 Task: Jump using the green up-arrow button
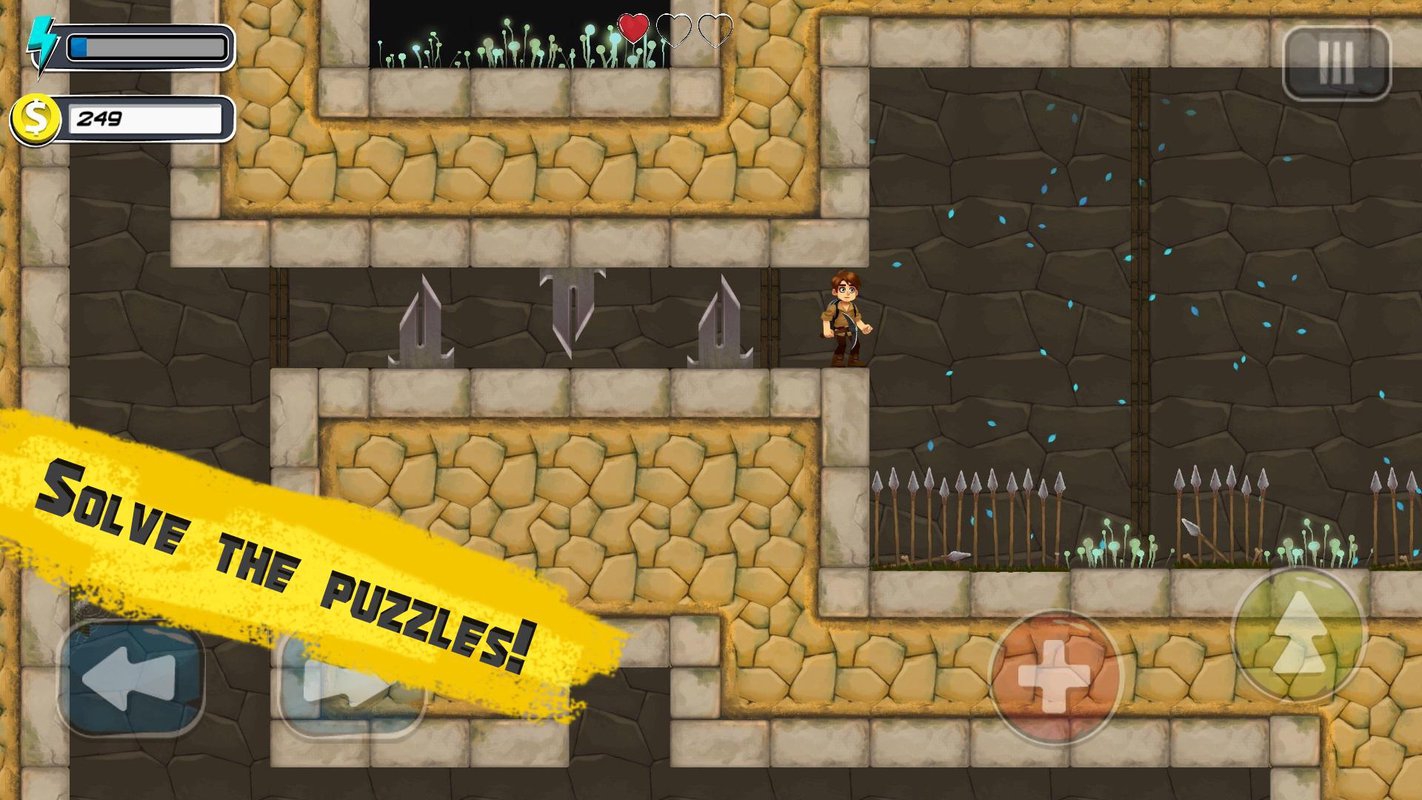coord(1298,633)
